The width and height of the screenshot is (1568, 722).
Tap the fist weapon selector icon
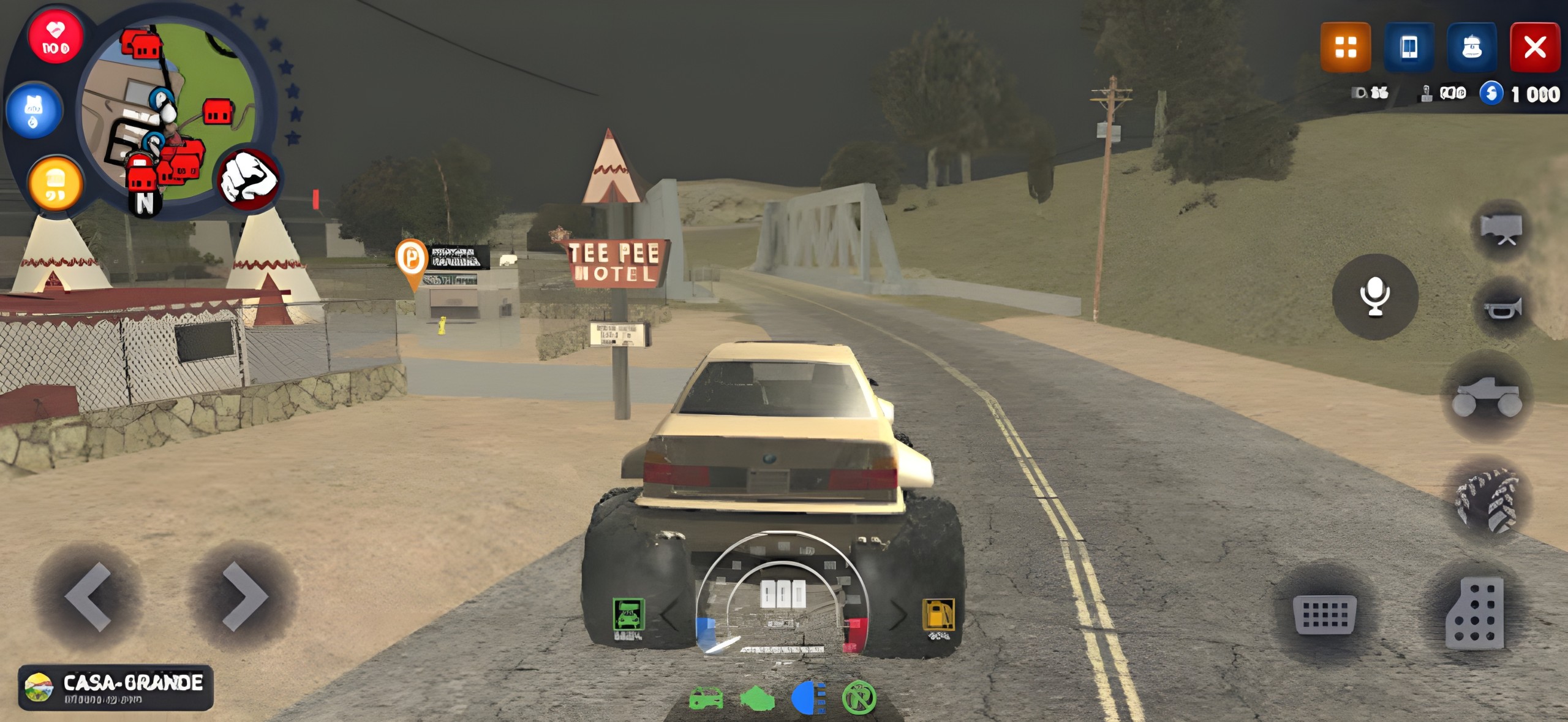[x=249, y=179]
